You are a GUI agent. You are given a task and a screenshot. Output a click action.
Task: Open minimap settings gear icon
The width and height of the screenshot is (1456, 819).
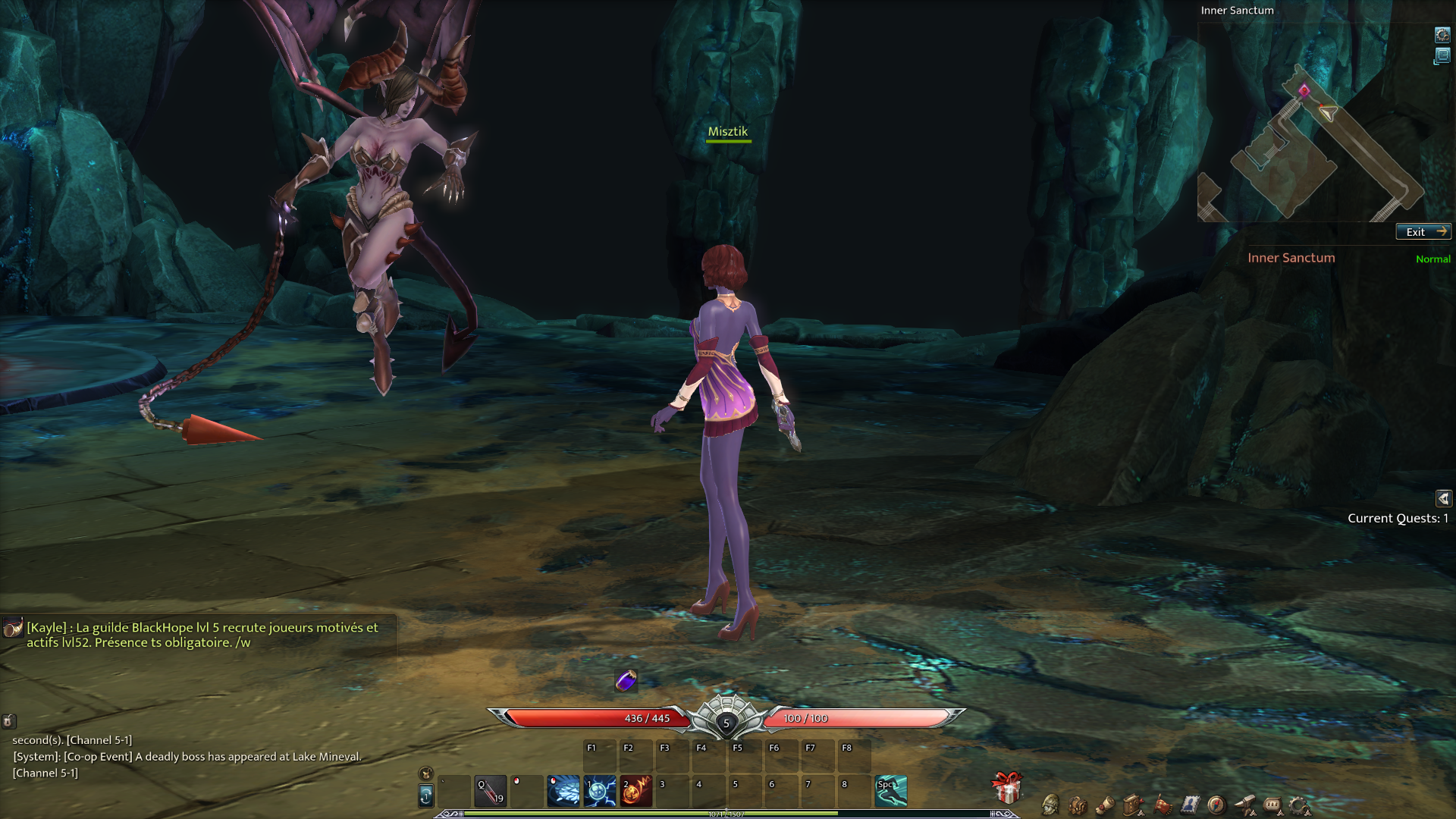(x=1442, y=35)
